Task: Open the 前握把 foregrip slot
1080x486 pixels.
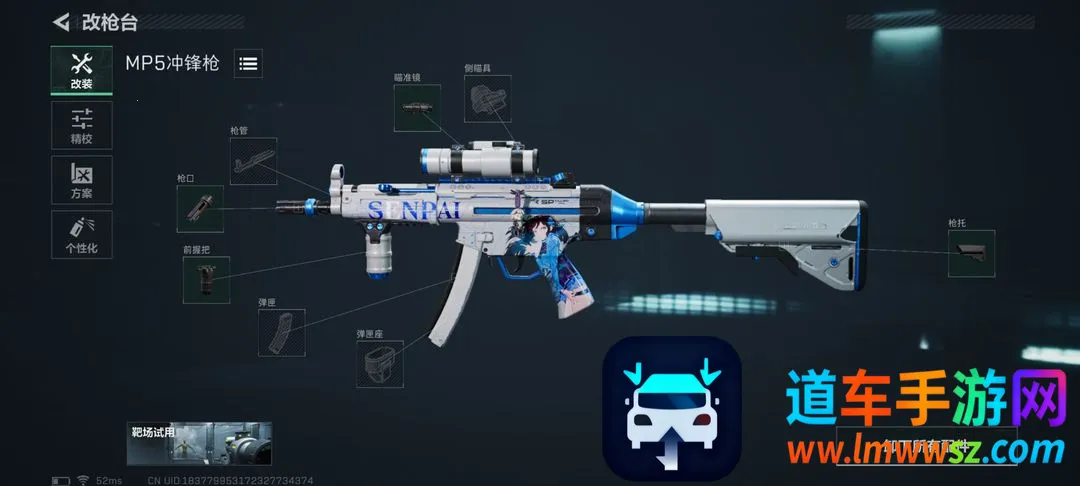Action: point(206,280)
